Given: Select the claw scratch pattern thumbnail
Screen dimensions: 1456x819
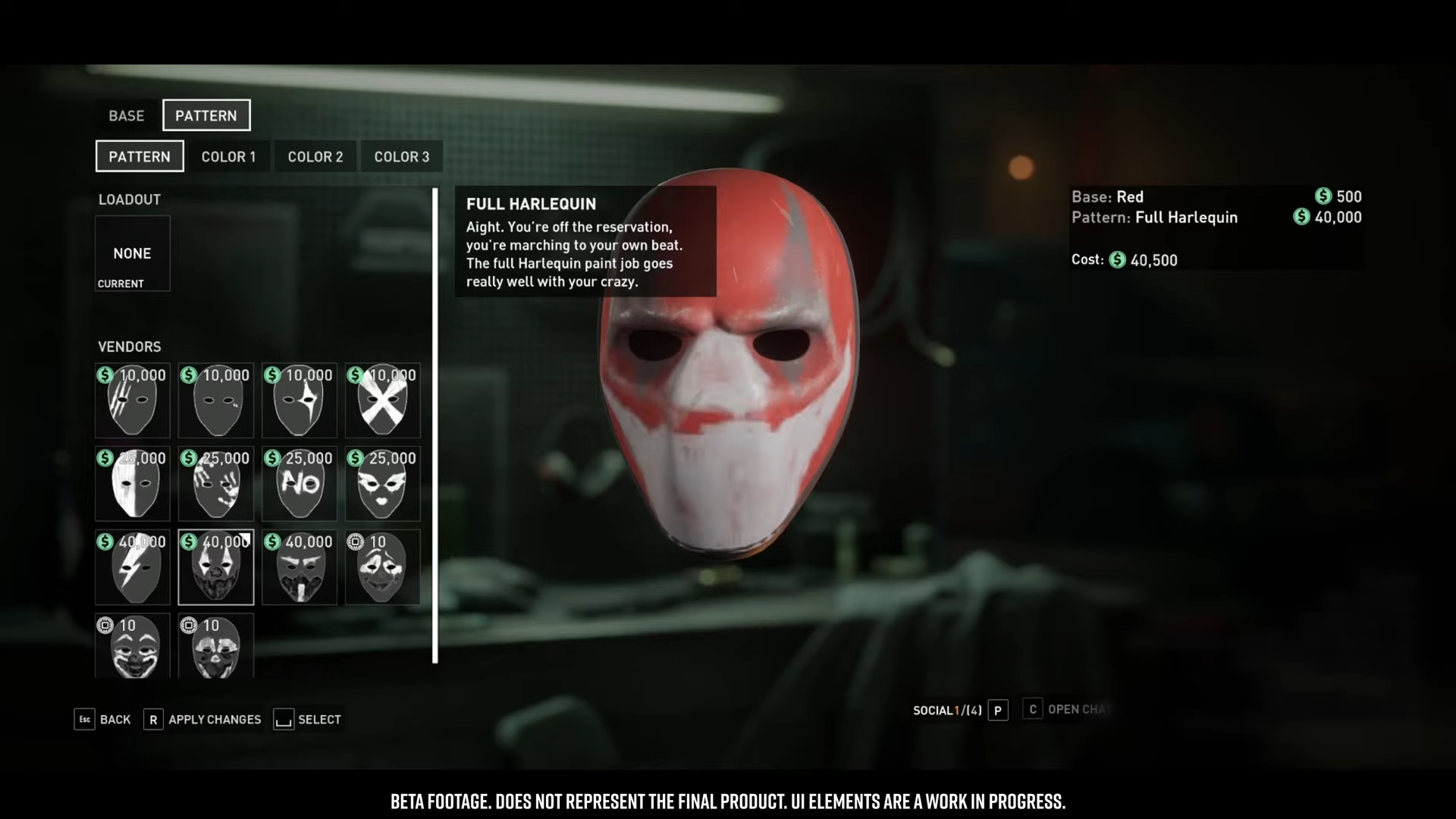Looking at the screenshot, I should point(133,401).
